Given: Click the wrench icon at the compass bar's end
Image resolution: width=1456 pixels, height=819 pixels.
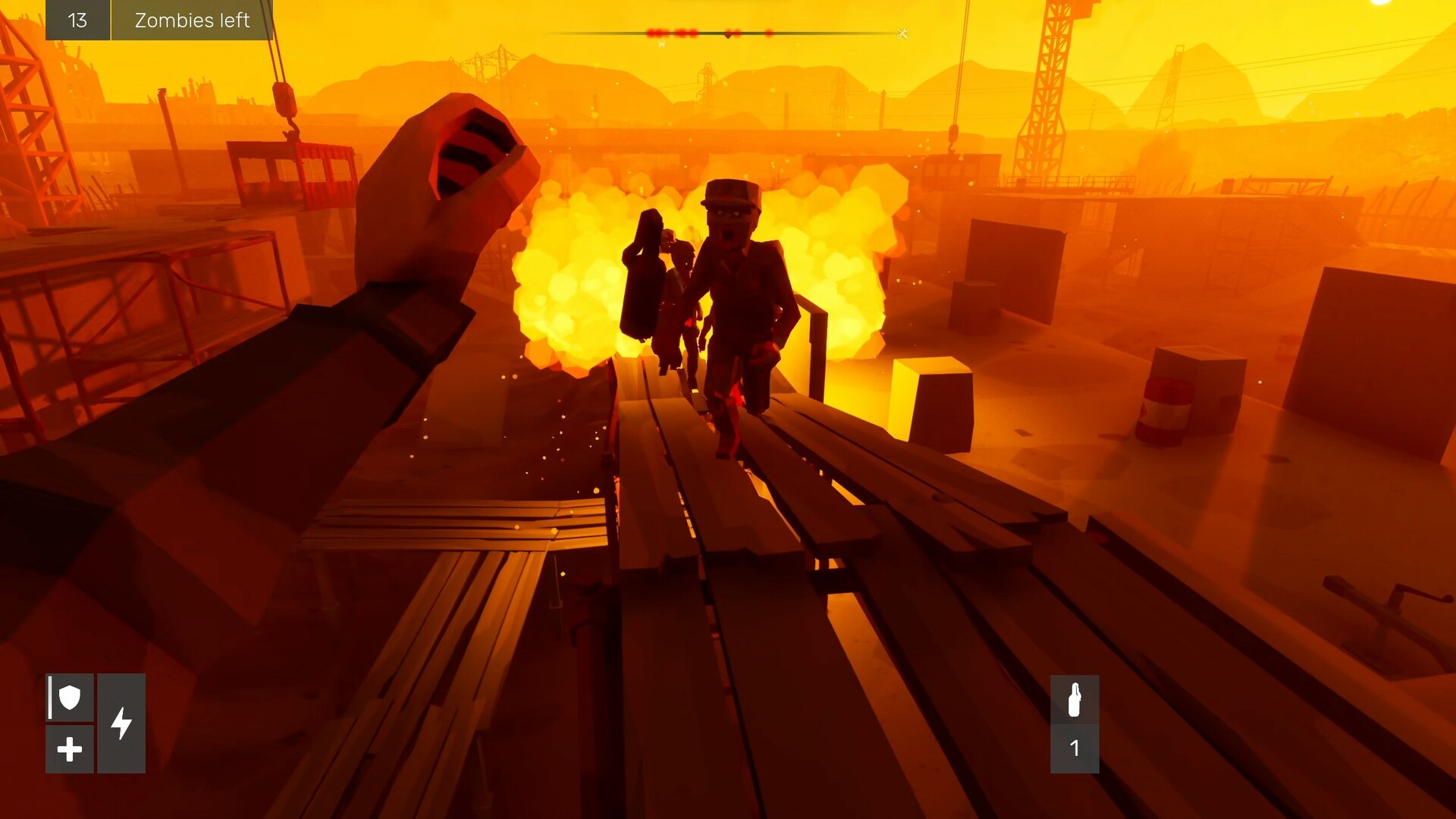Looking at the screenshot, I should 902,32.
